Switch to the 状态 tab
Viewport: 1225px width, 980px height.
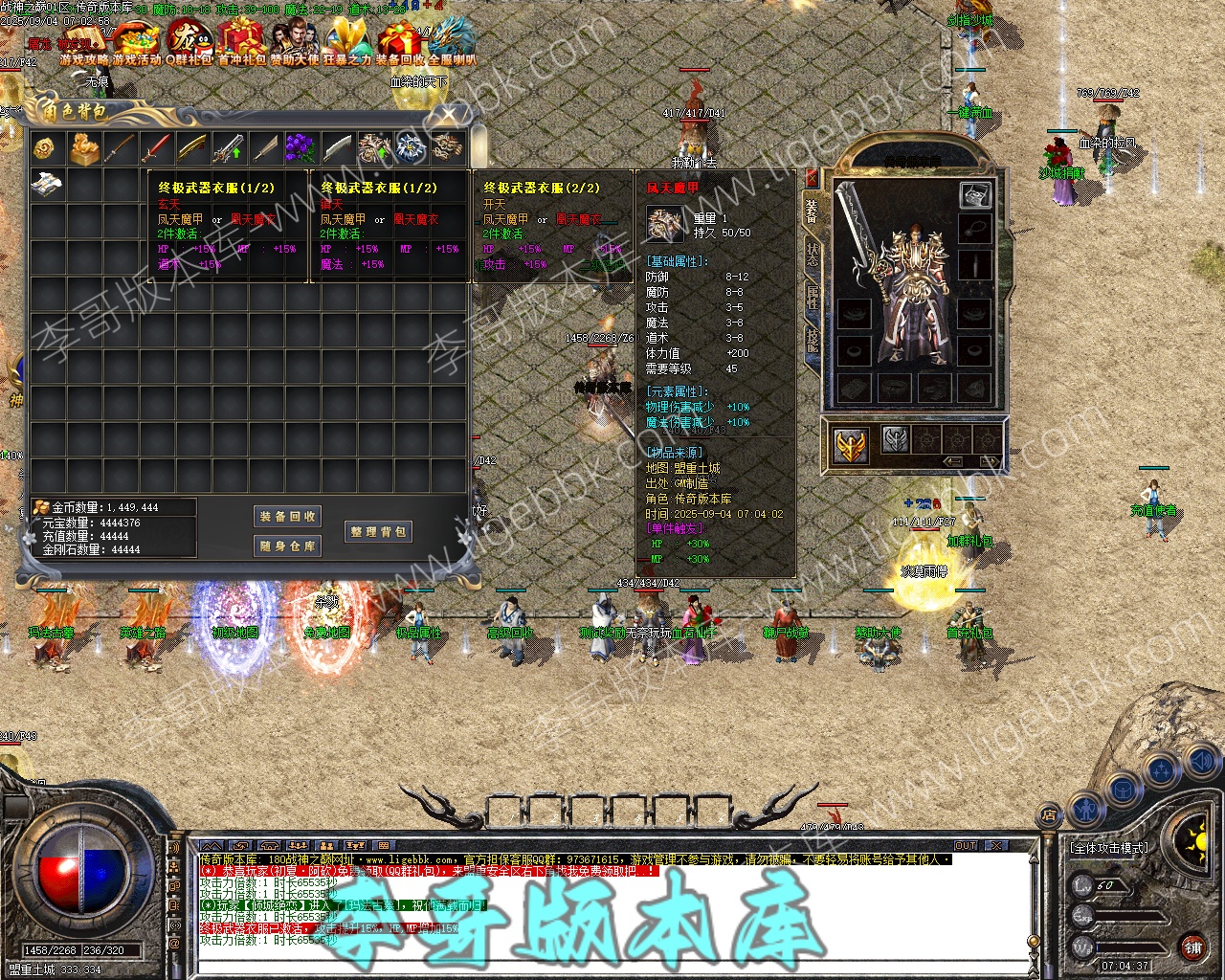813,255
